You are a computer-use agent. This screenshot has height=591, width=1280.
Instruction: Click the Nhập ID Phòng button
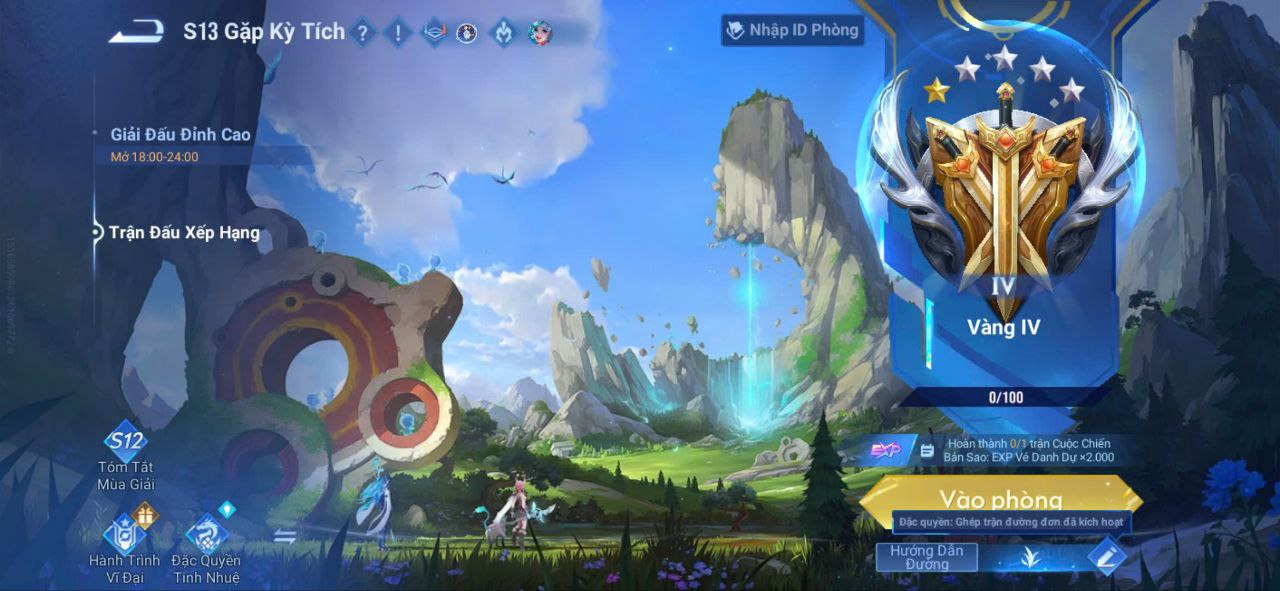(792, 30)
